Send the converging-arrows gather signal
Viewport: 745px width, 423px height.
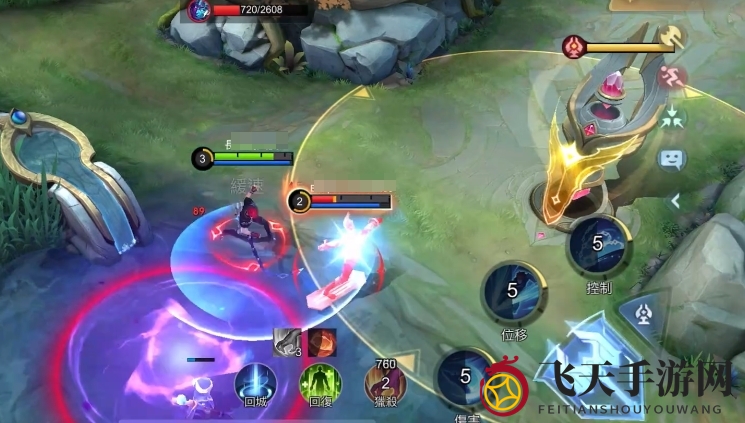coord(672,117)
